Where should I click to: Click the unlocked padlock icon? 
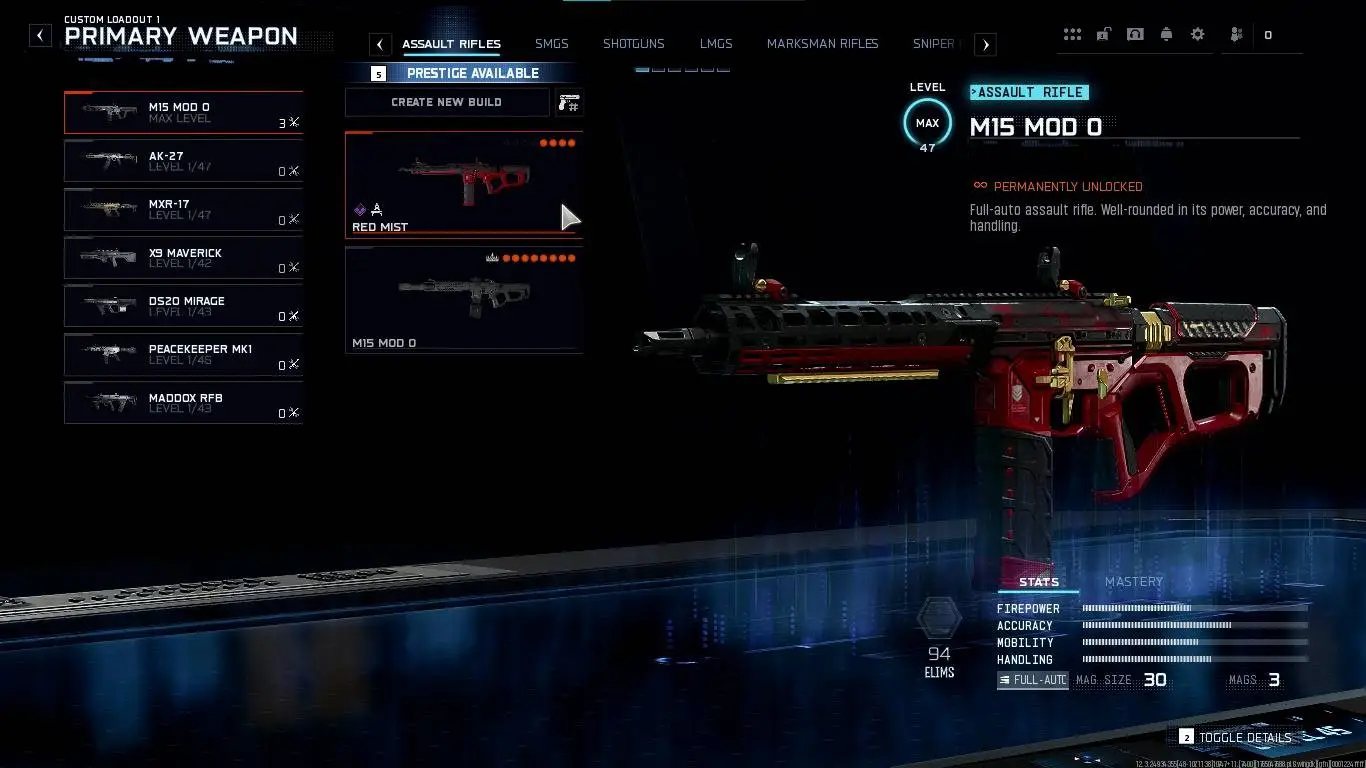coord(1103,33)
